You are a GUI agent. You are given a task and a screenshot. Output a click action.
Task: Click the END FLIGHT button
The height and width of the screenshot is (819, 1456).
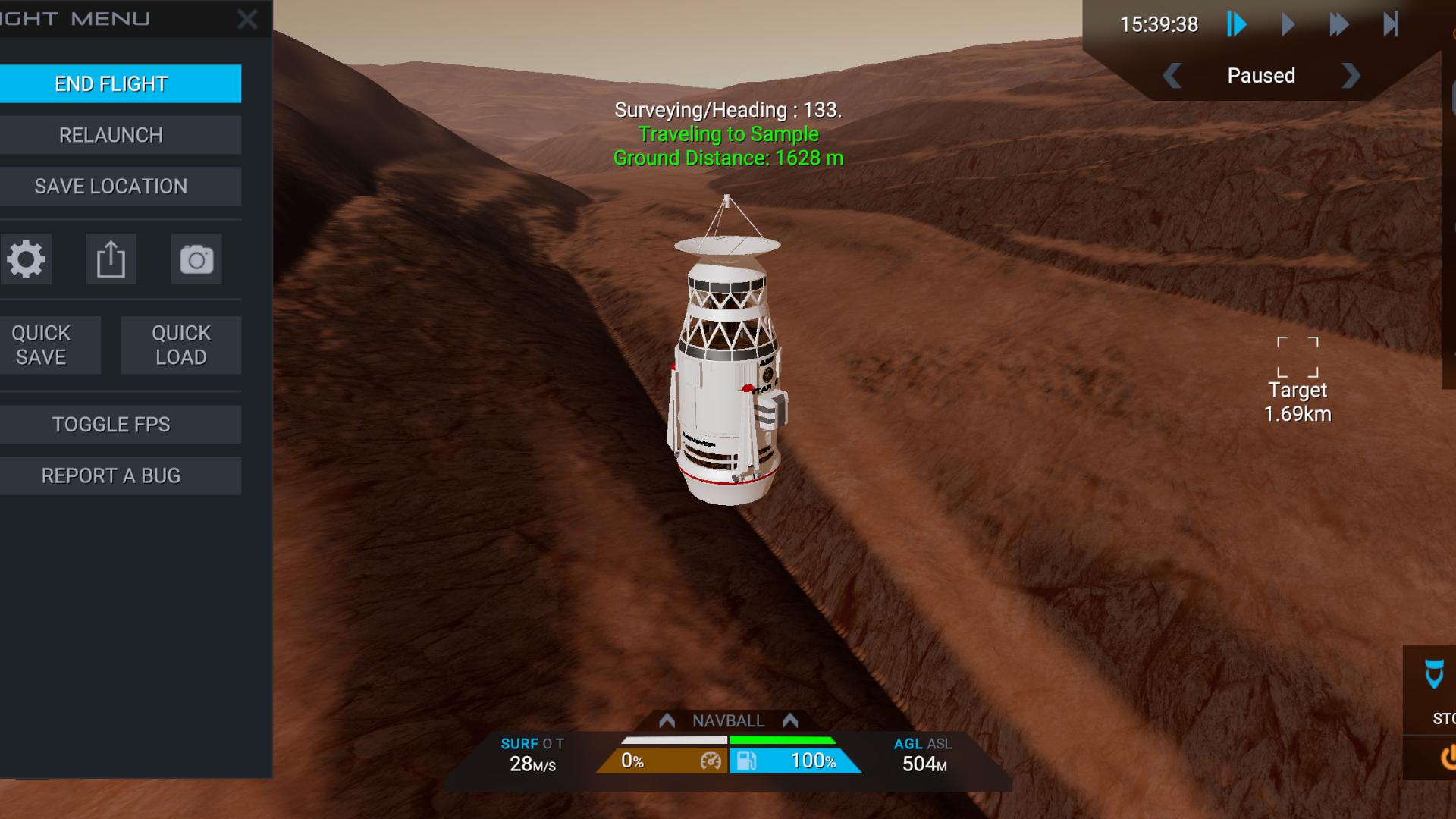[111, 83]
